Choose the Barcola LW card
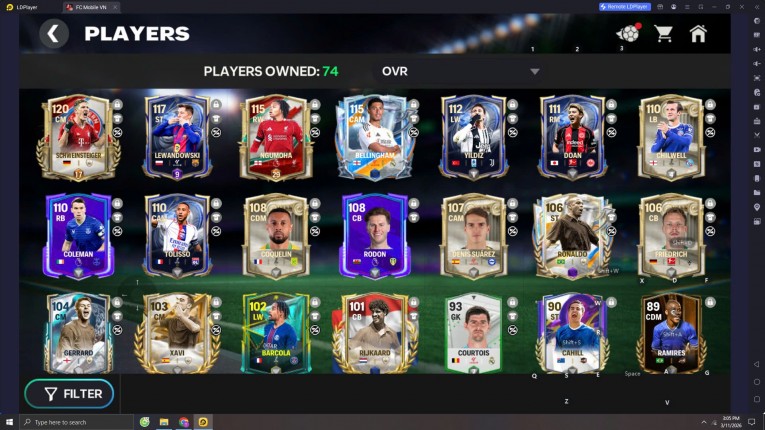The image size is (765, 430). (x=274, y=332)
